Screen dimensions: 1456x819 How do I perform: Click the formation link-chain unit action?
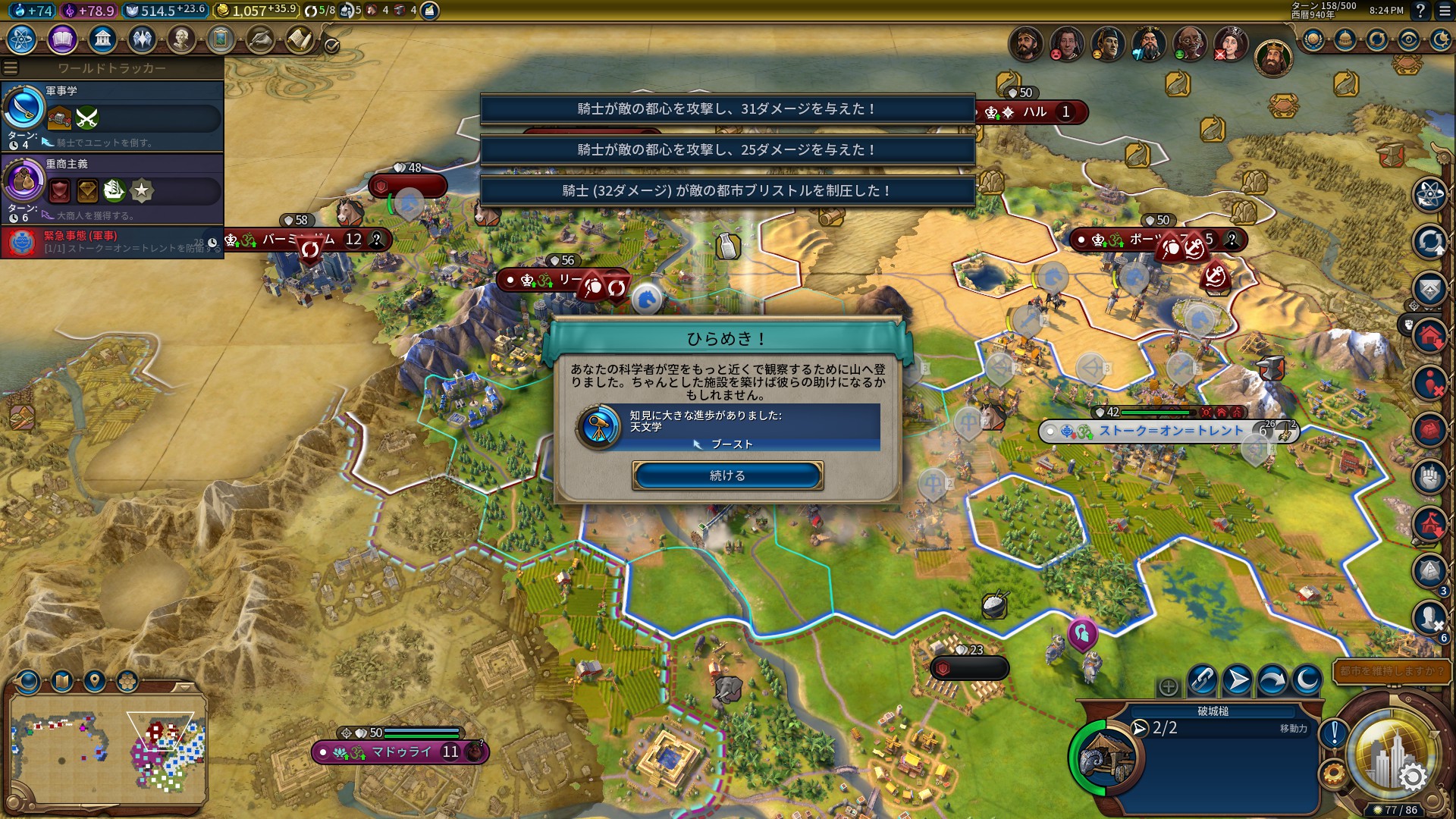[x=1202, y=680]
